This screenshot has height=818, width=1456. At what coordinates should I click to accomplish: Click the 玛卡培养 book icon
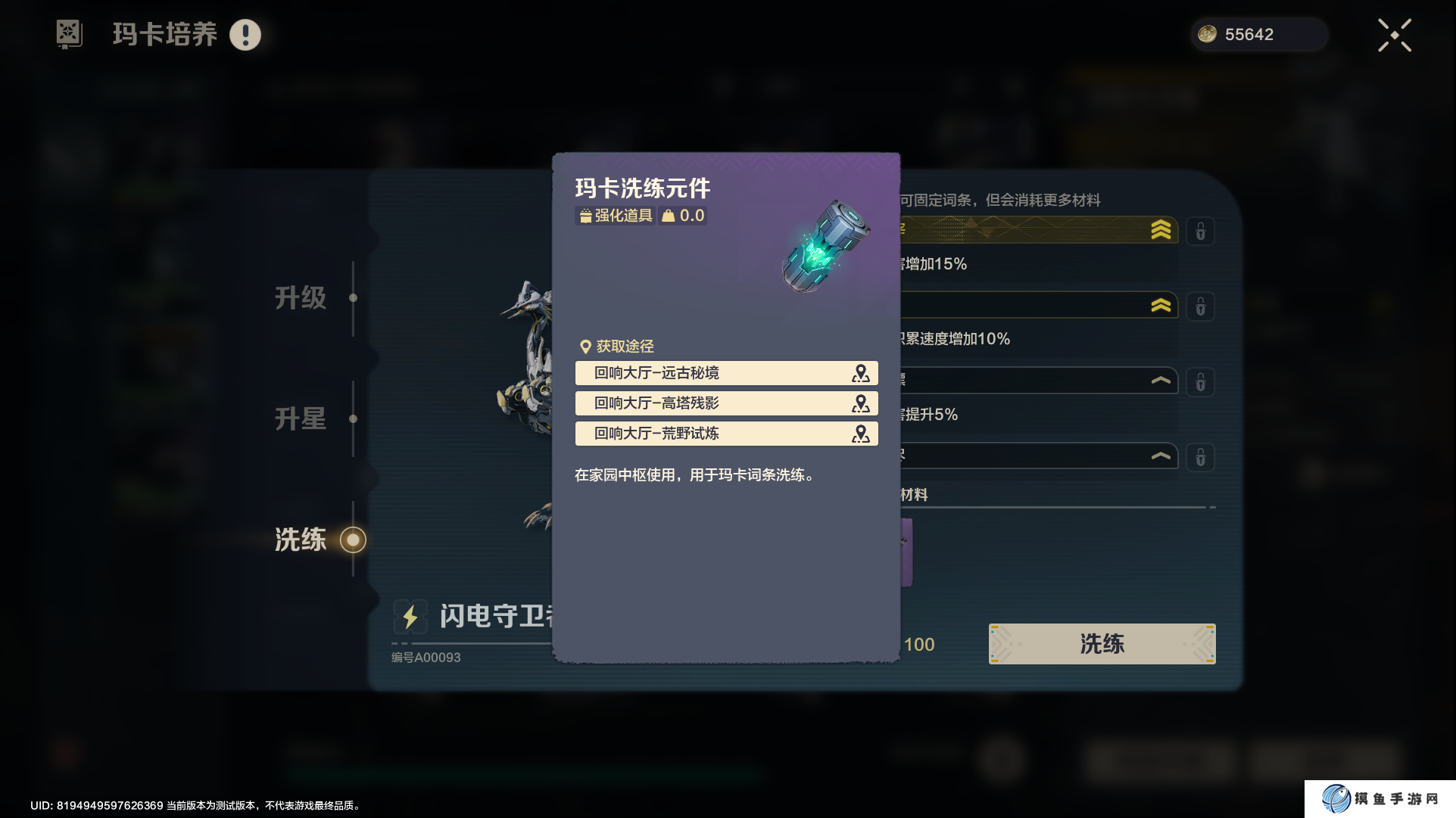69,34
